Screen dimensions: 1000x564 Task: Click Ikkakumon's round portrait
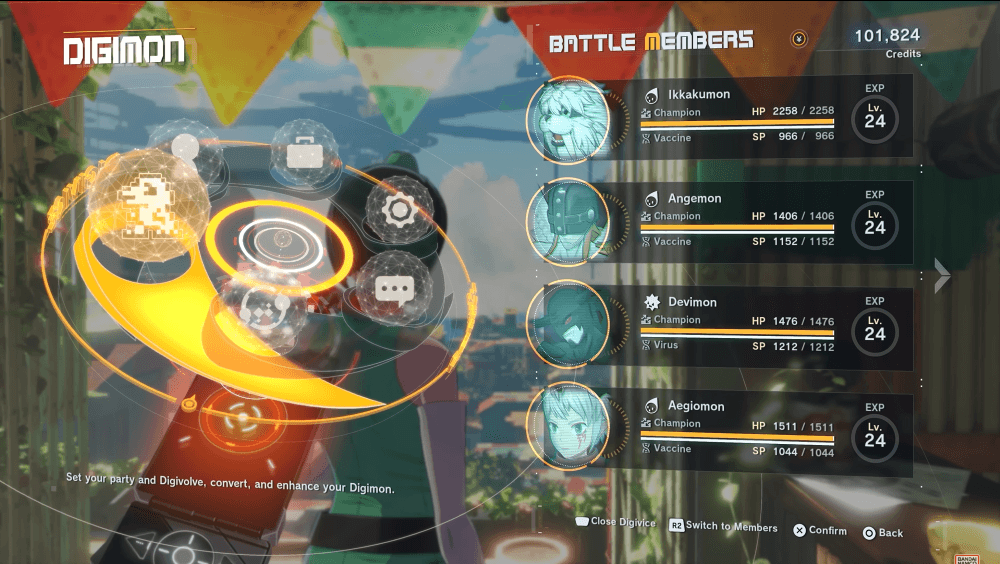(x=568, y=118)
